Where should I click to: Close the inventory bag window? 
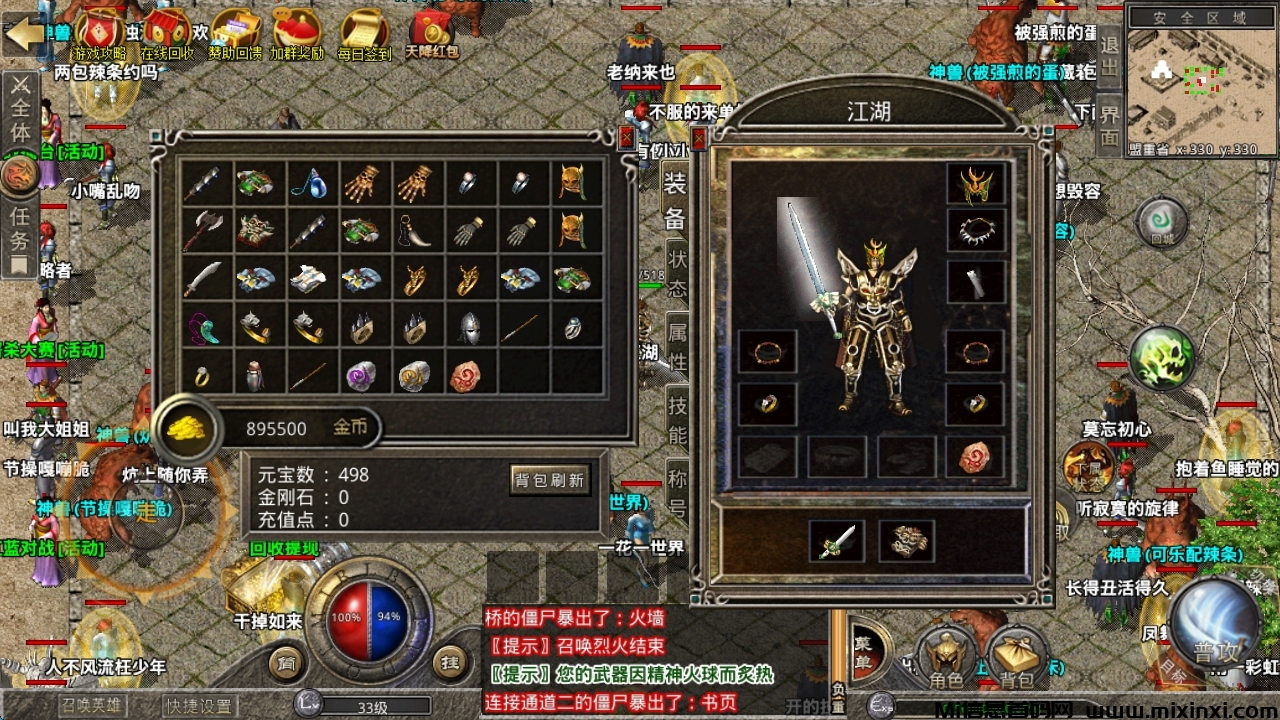[x=627, y=137]
